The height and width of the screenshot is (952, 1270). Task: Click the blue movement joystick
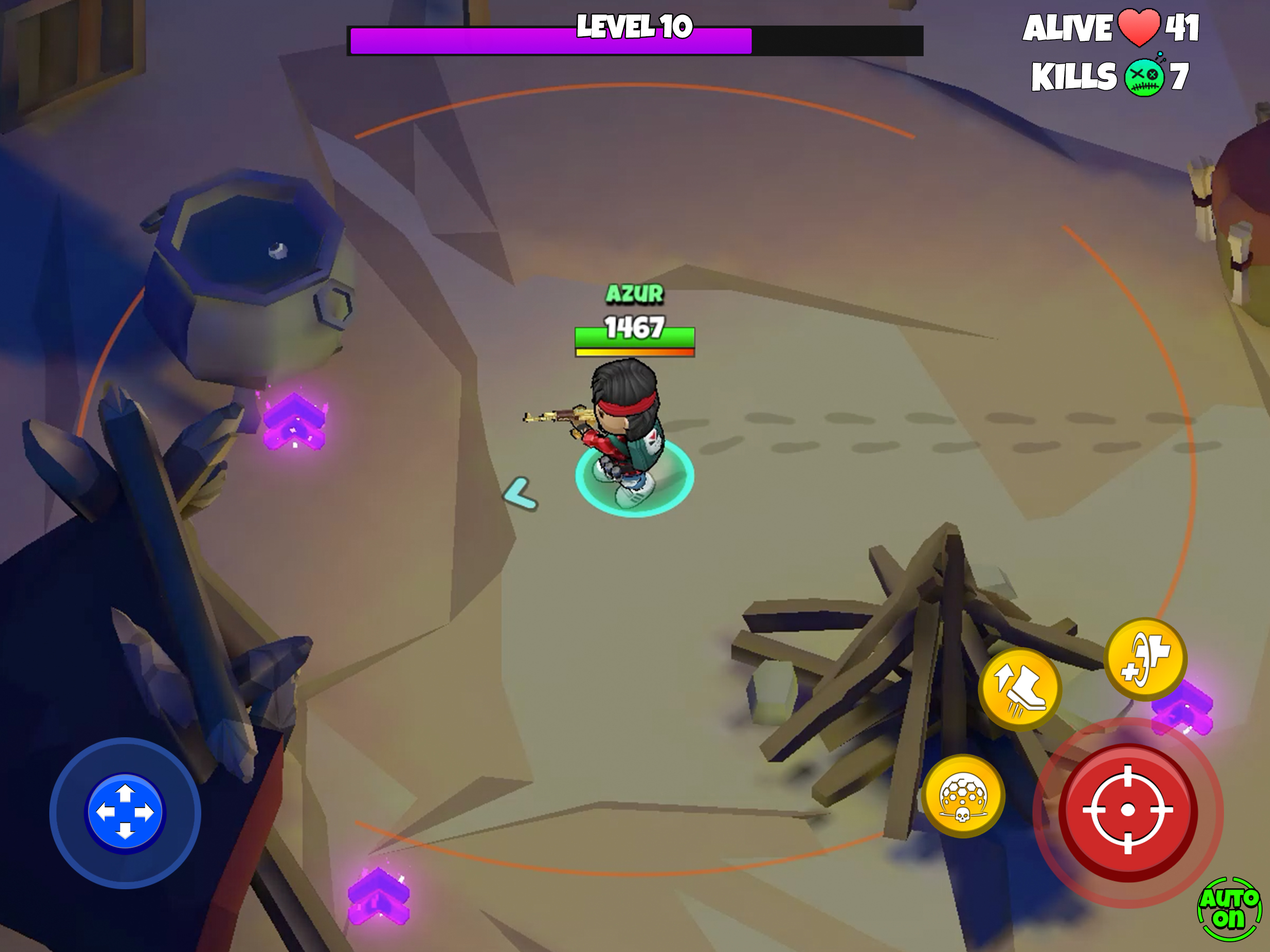[x=125, y=813]
